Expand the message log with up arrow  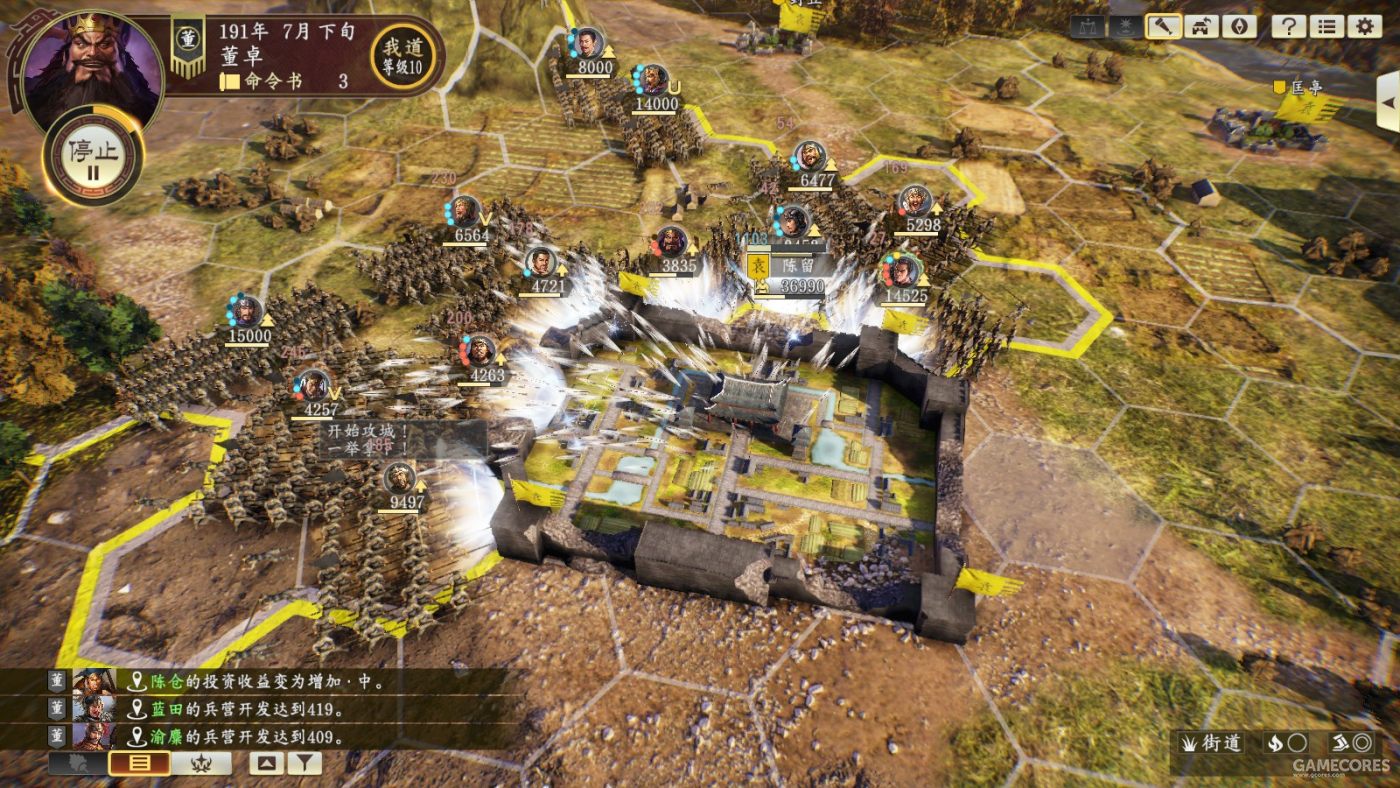click(266, 764)
